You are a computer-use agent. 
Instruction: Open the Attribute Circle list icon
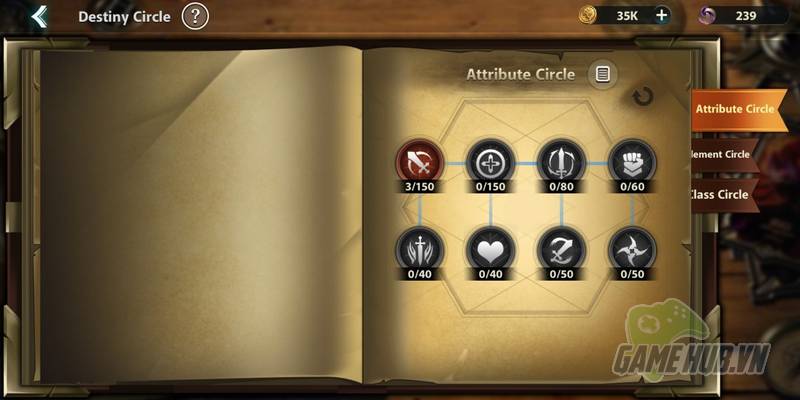click(602, 73)
